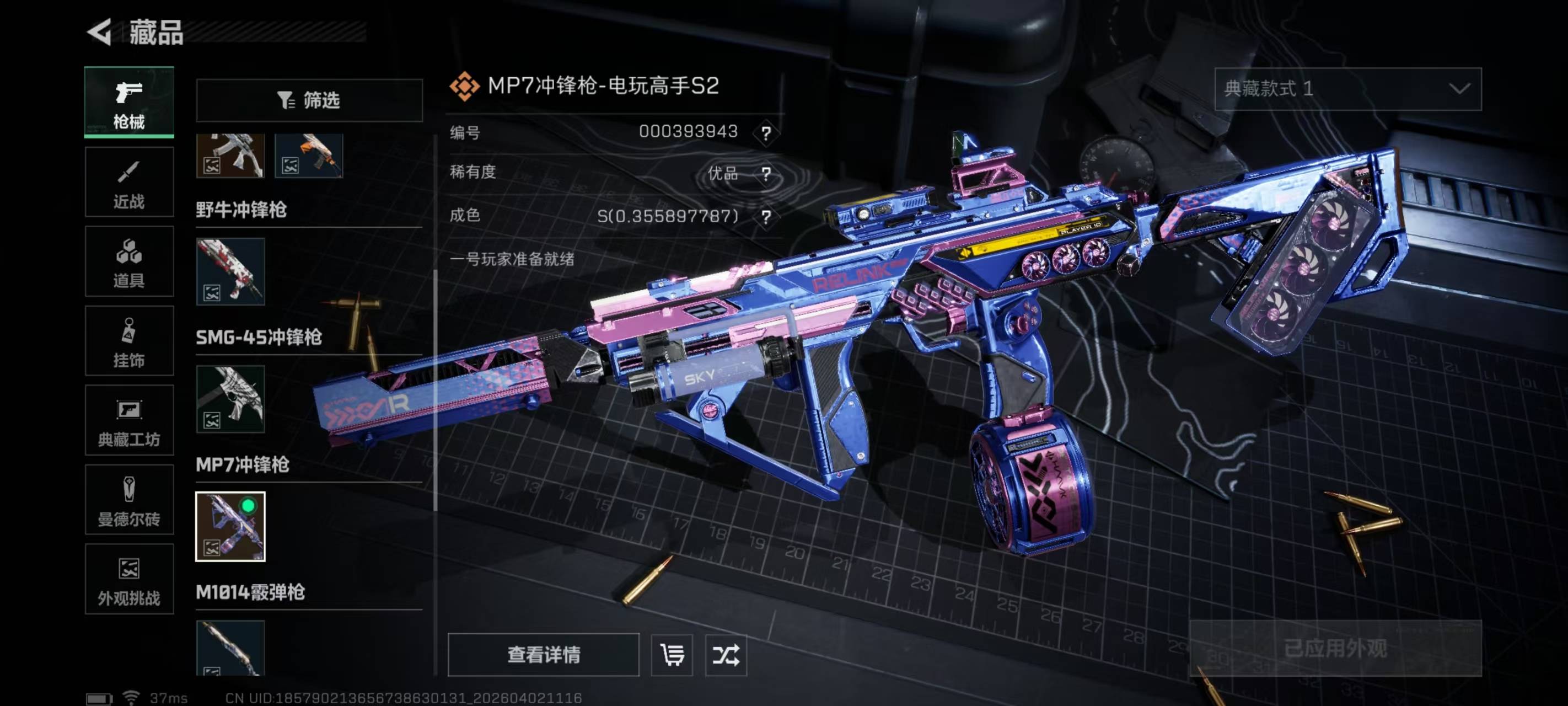Show the help for 编号 serial number
Viewport: 1568px width, 706px height.
tap(766, 133)
